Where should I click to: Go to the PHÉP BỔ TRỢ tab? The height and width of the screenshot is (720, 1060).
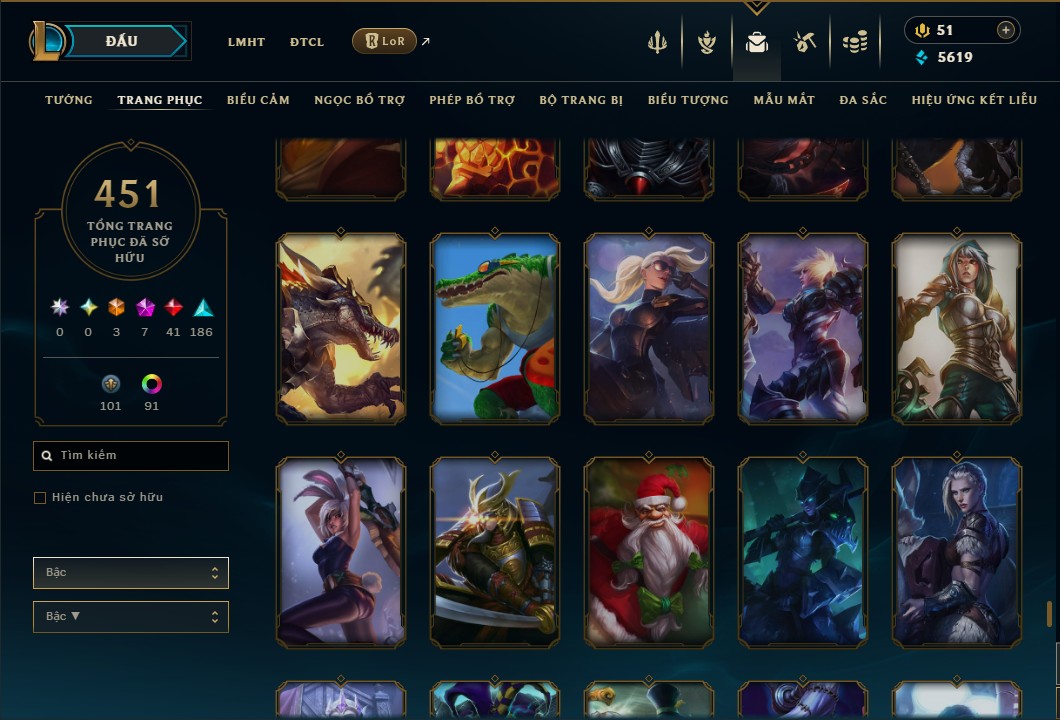472,100
